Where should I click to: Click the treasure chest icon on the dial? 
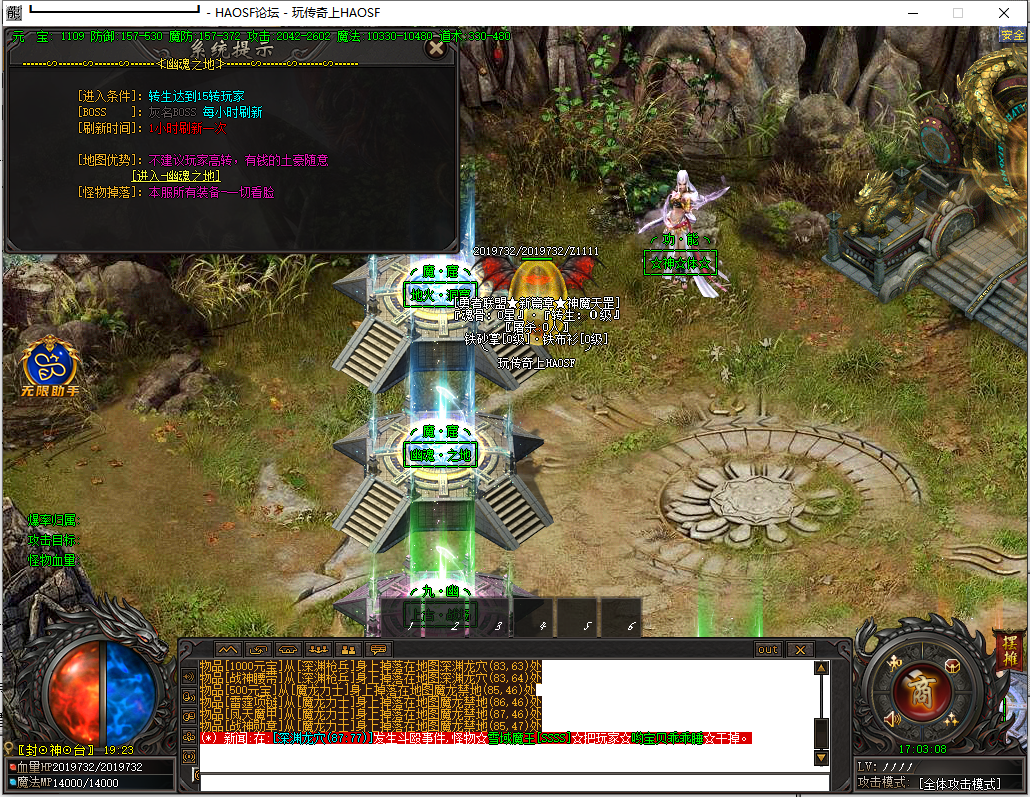(952, 666)
